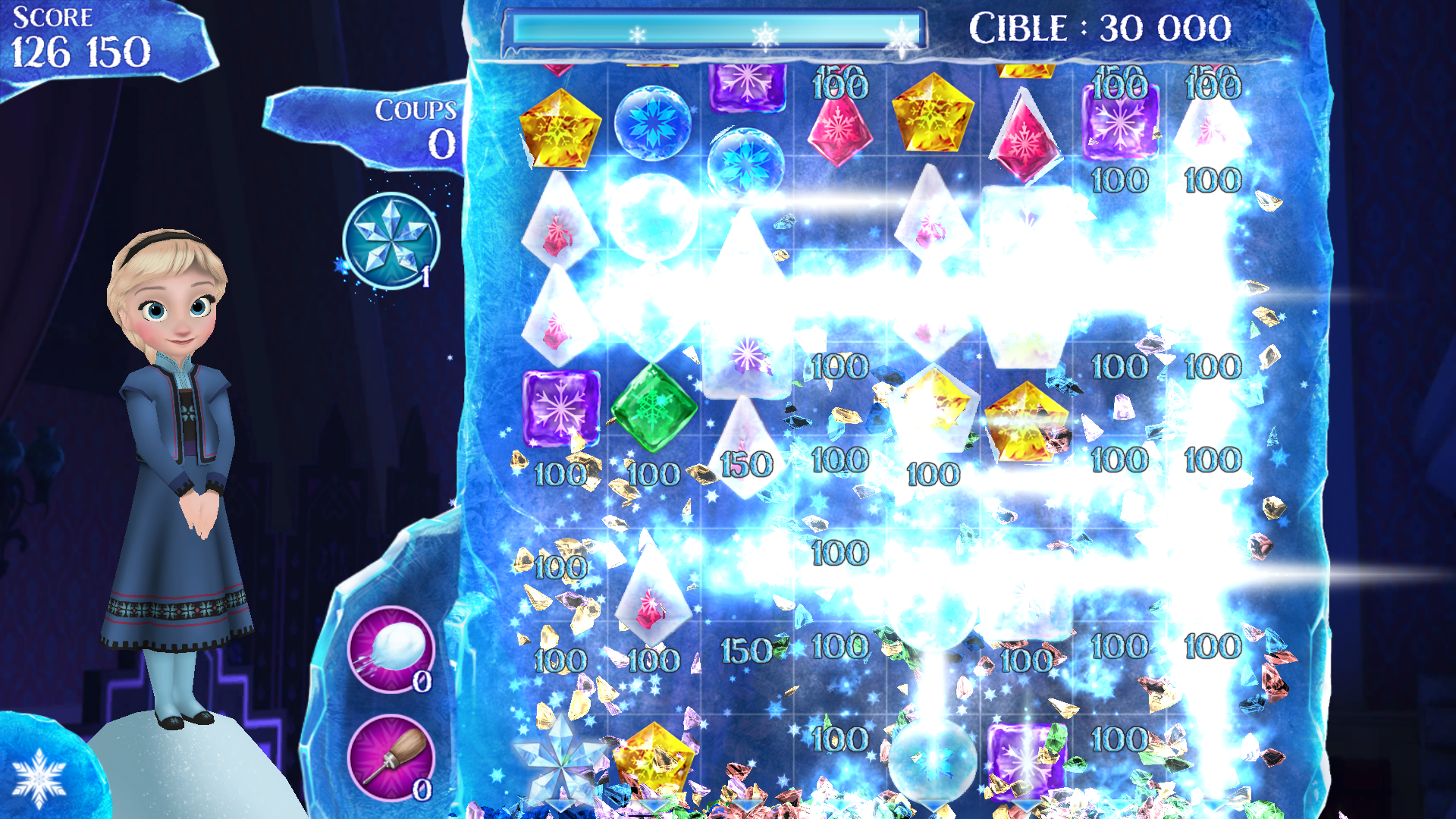1456x819 pixels.
Task: Select the snowball power-up
Action: click(x=391, y=649)
